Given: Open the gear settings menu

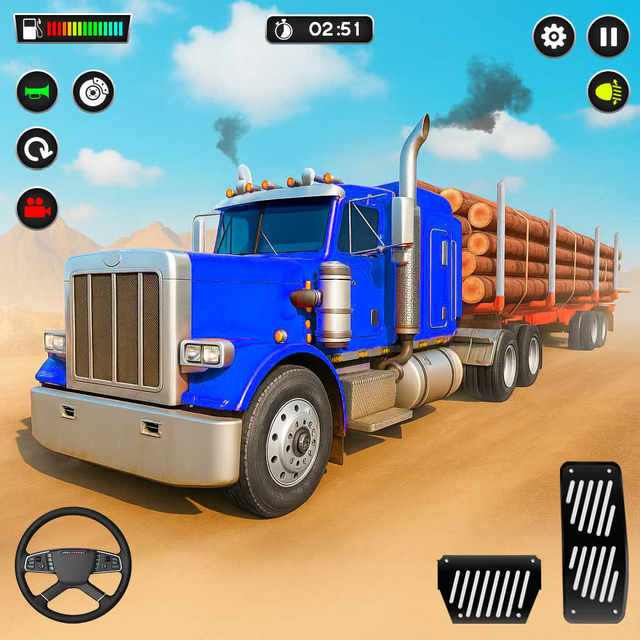Looking at the screenshot, I should (553, 37).
